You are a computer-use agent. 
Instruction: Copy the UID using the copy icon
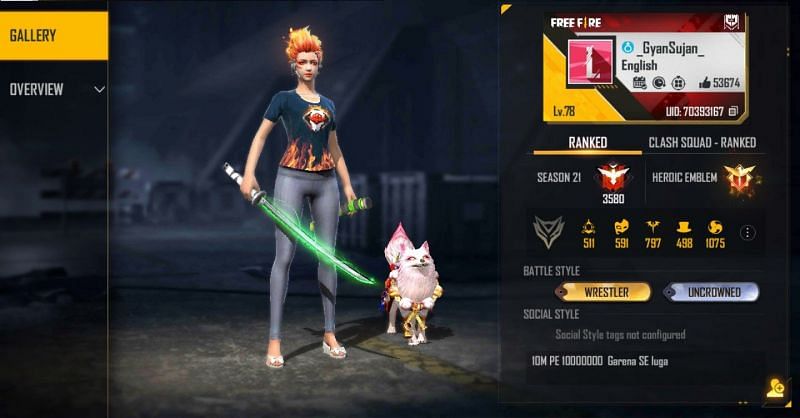[733, 110]
